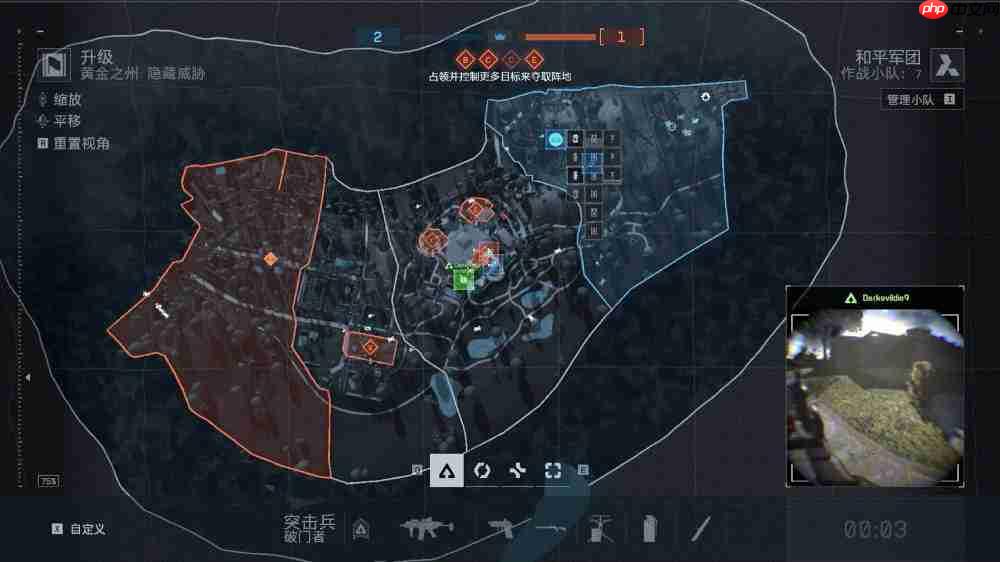Click the 和平军团 team emblem

(946, 65)
